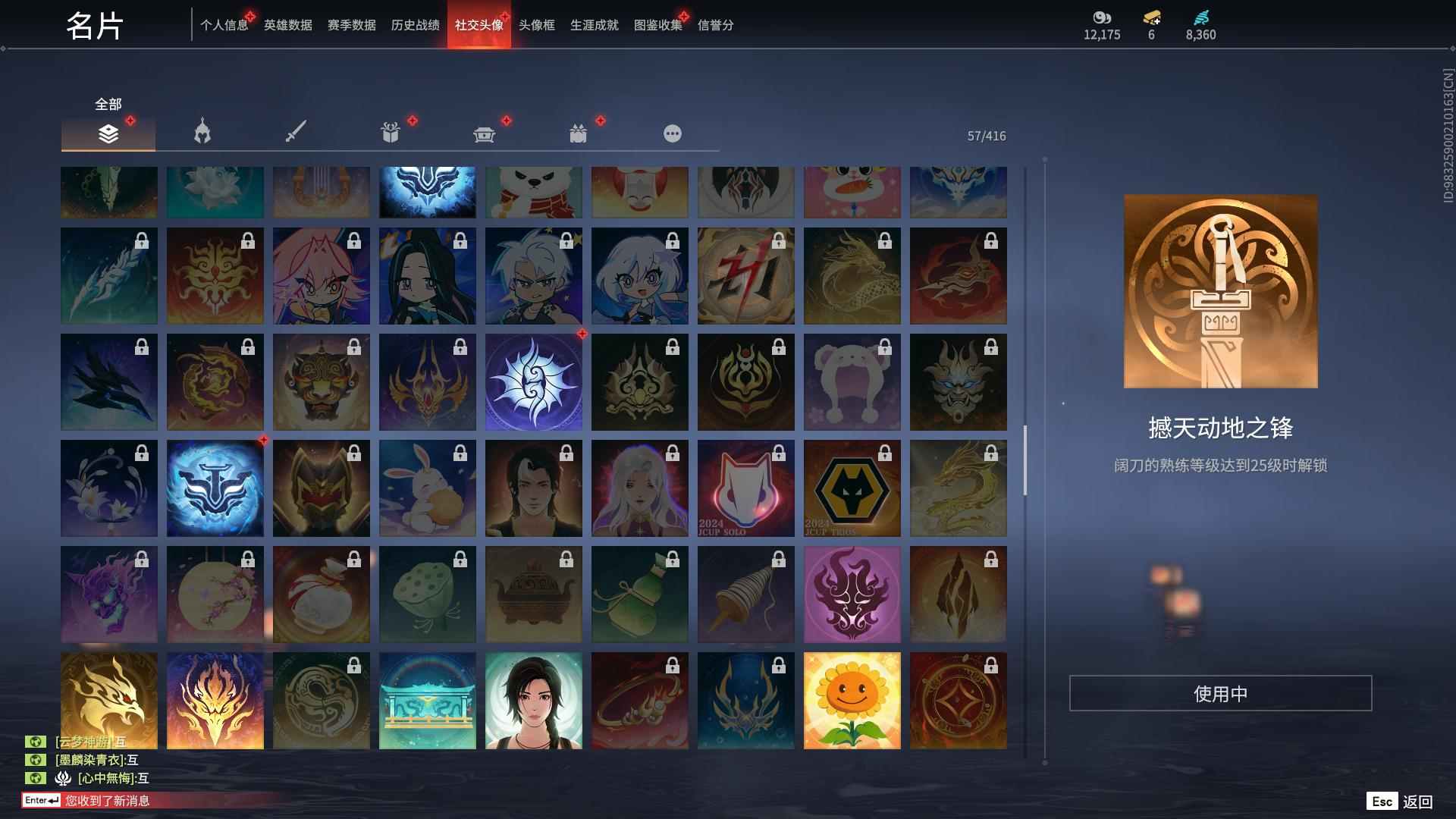This screenshot has height=819, width=1456.
Task: Select the sword category filter icon
Action: (296, 133)
